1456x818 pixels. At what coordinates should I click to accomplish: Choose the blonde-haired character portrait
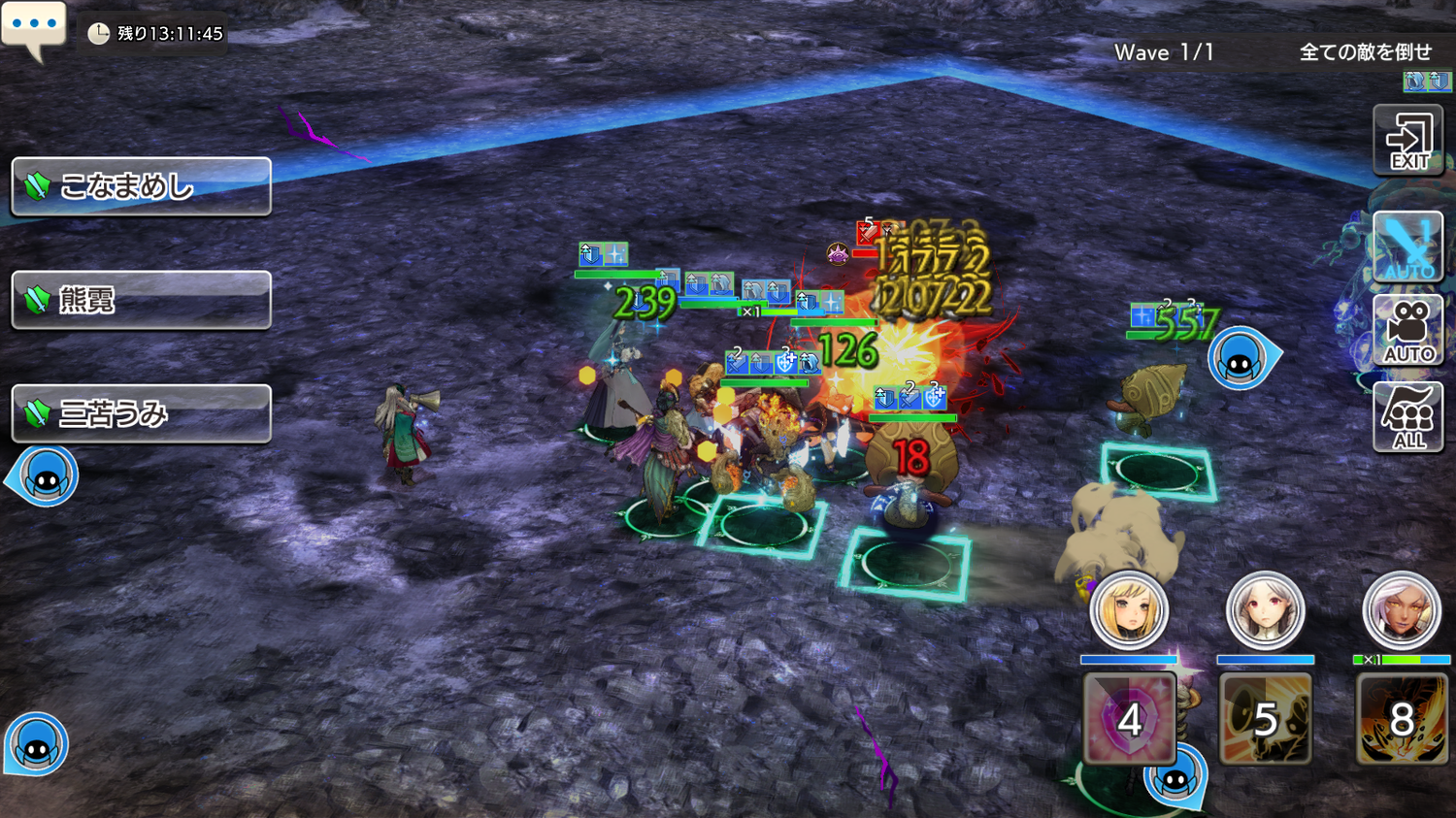(1129, 611)
